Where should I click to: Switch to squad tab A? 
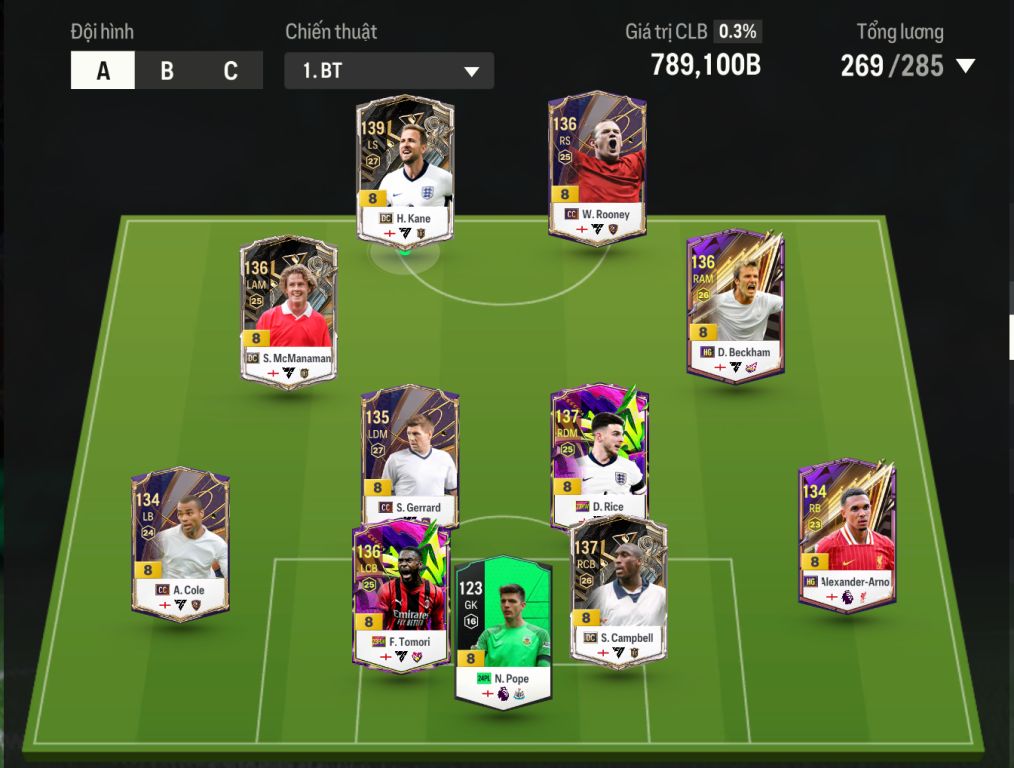click(x=103, y=71)
